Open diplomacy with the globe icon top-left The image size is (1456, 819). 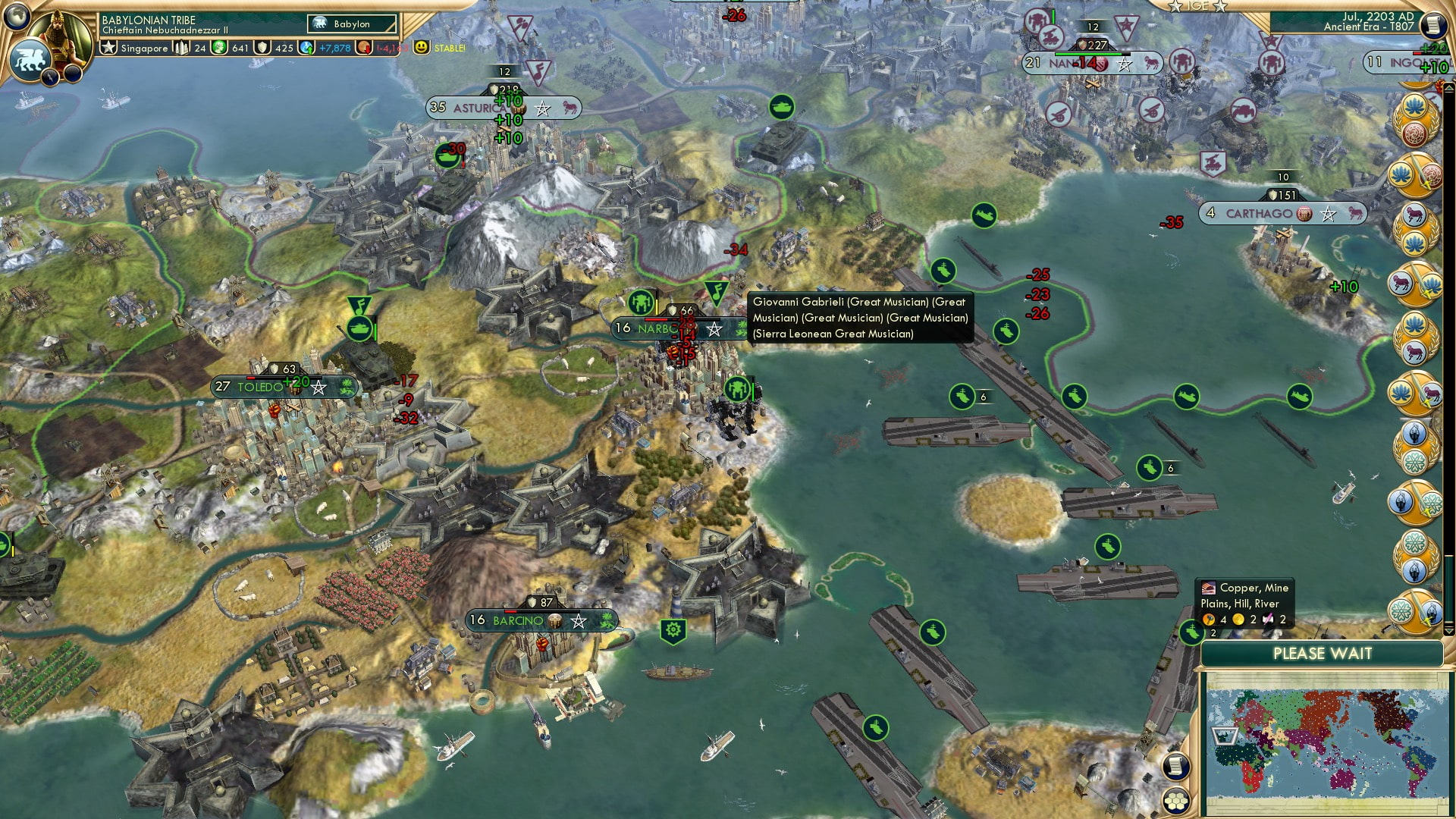click(x=17, y=15)
